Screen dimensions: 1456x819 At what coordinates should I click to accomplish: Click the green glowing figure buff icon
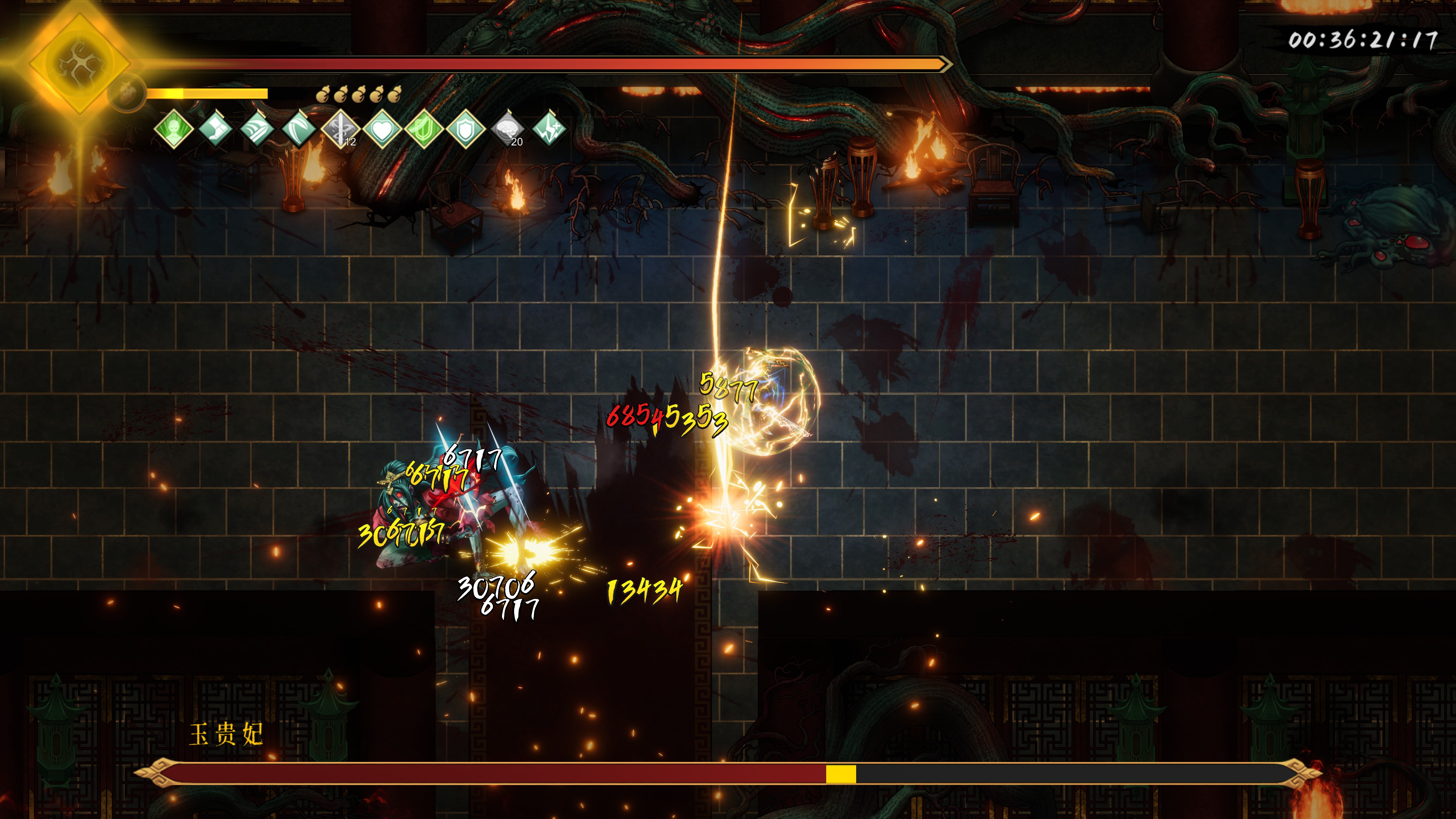174,129
